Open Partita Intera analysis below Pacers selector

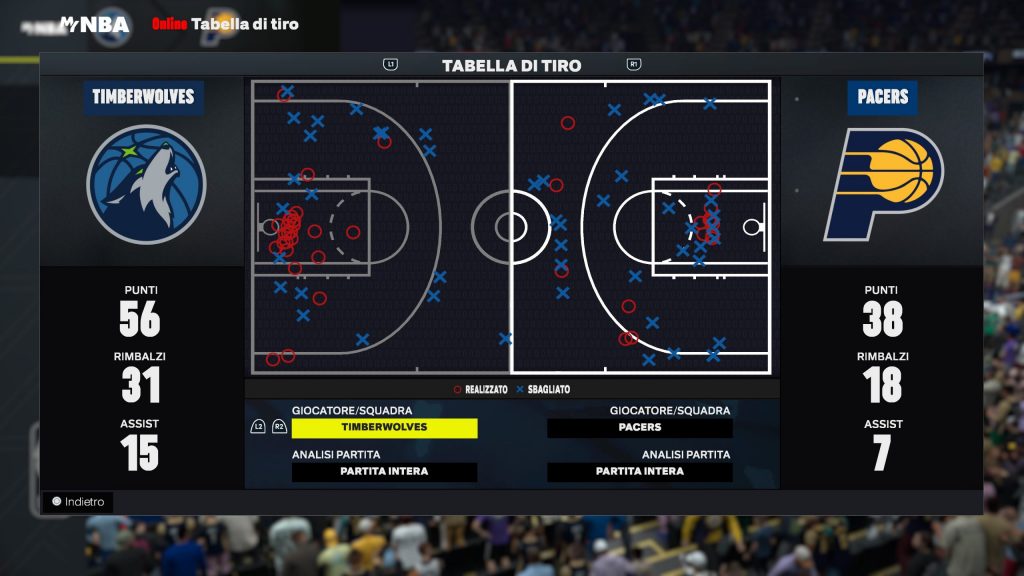coord(640,472)
